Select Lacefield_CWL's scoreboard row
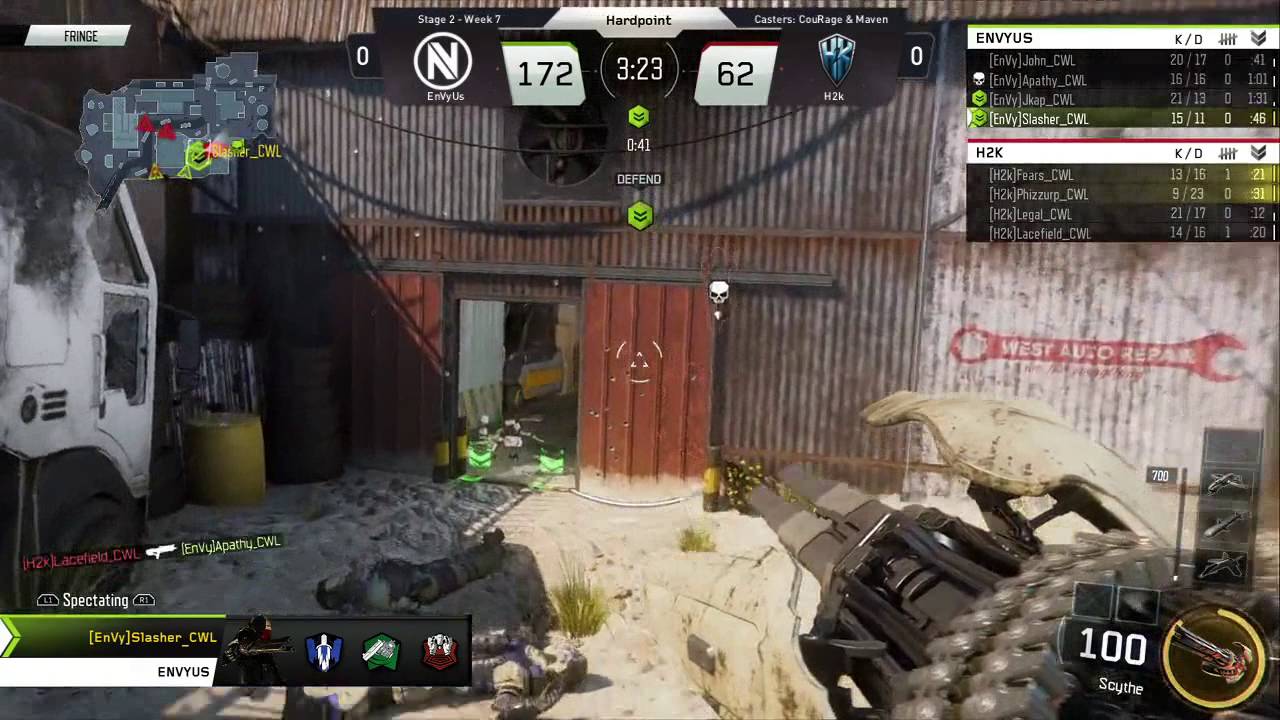1280x720 pixels. [1120, 233]
